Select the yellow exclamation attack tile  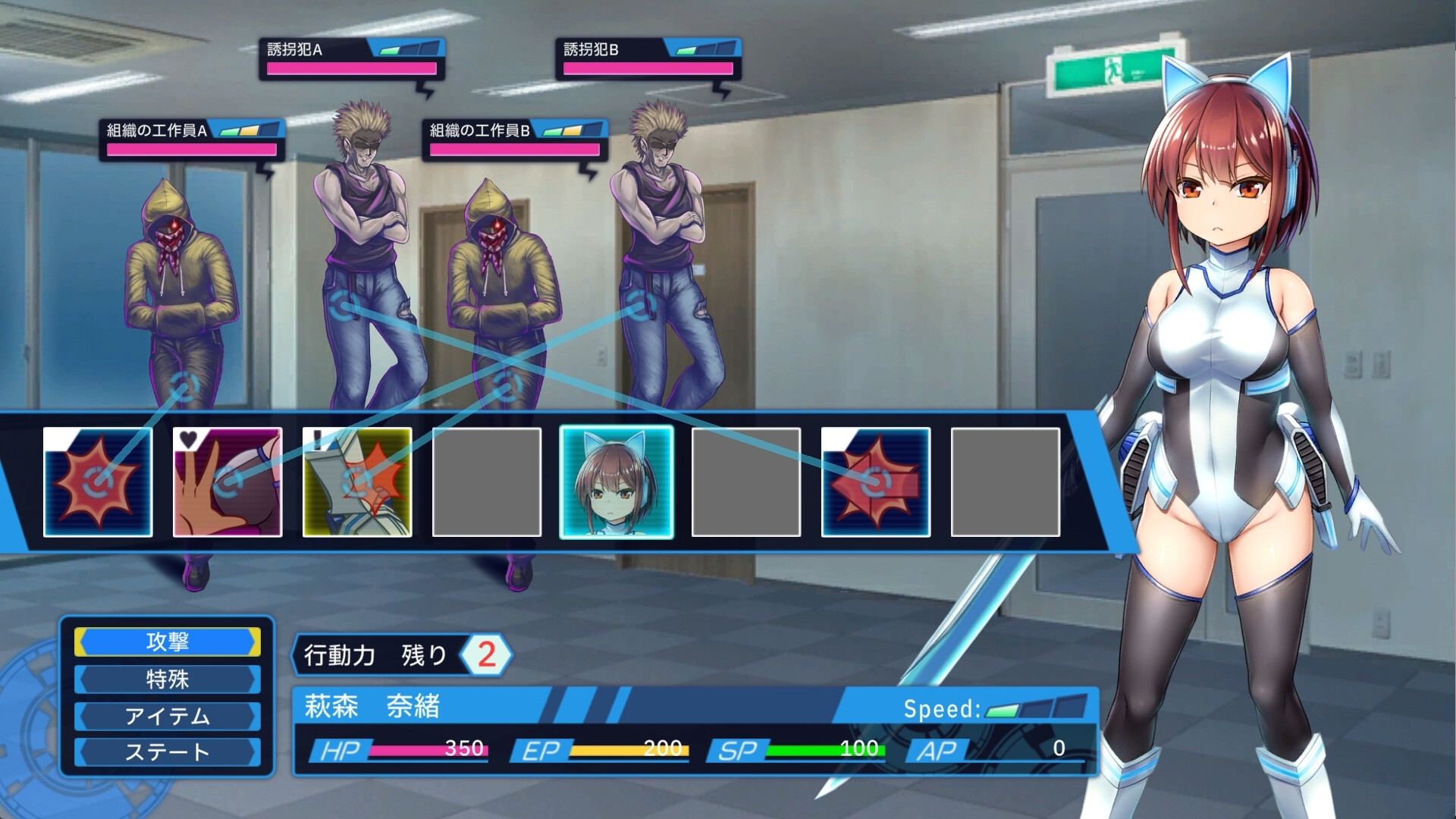point(357,482)
